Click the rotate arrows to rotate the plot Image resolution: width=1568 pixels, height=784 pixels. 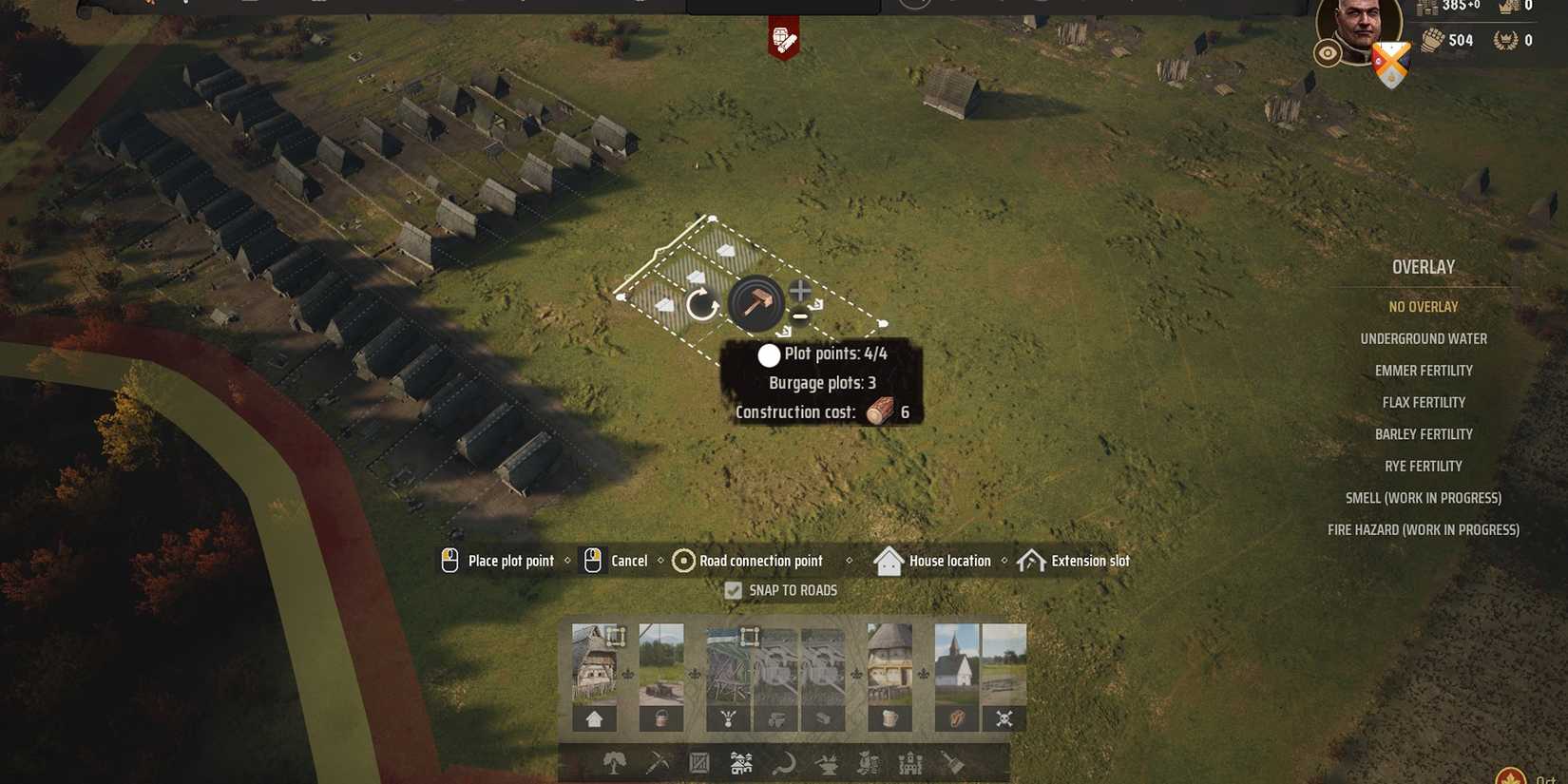pyautogui.click(x=701, y=303)
